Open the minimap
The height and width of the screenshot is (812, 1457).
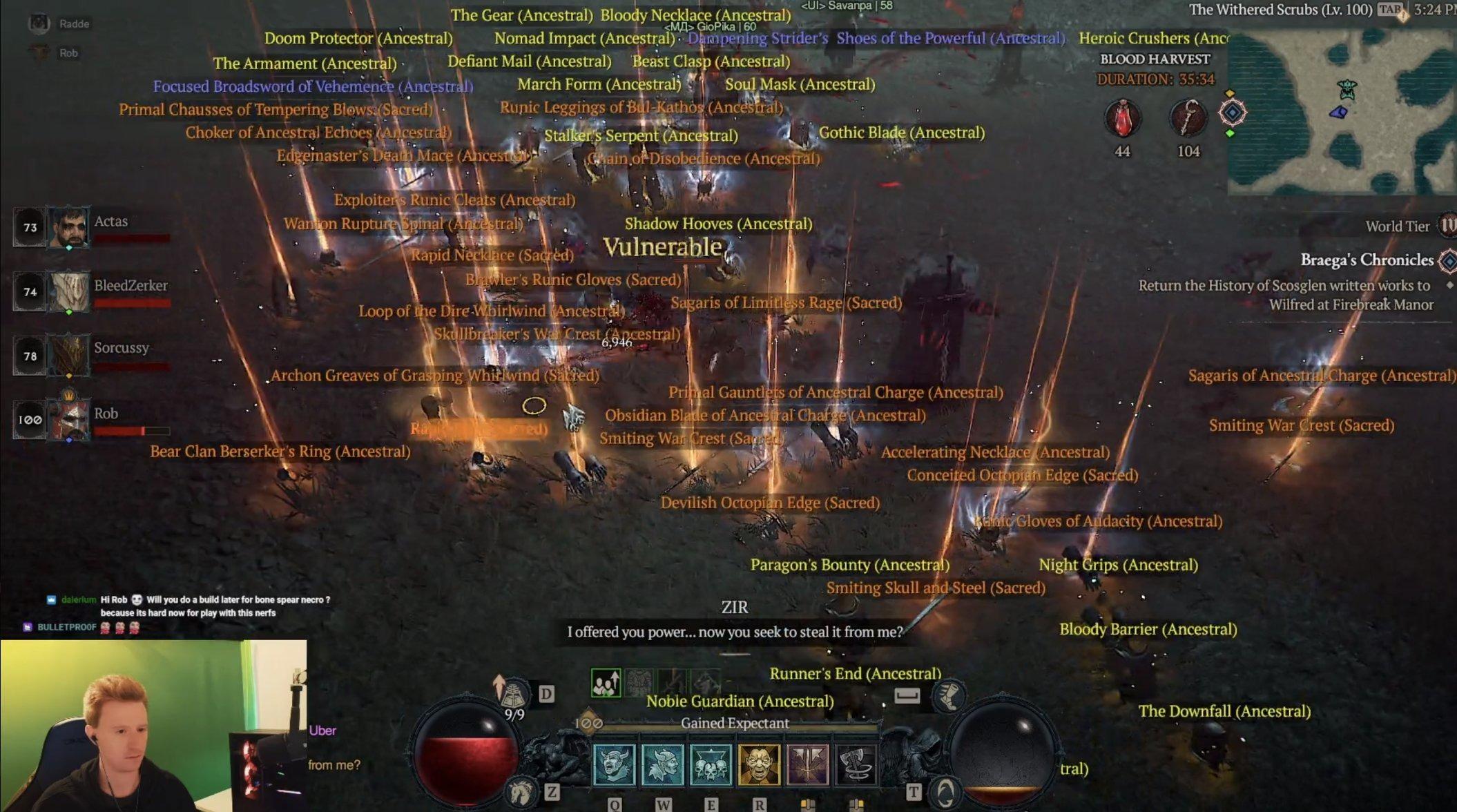pos(1342,110)
